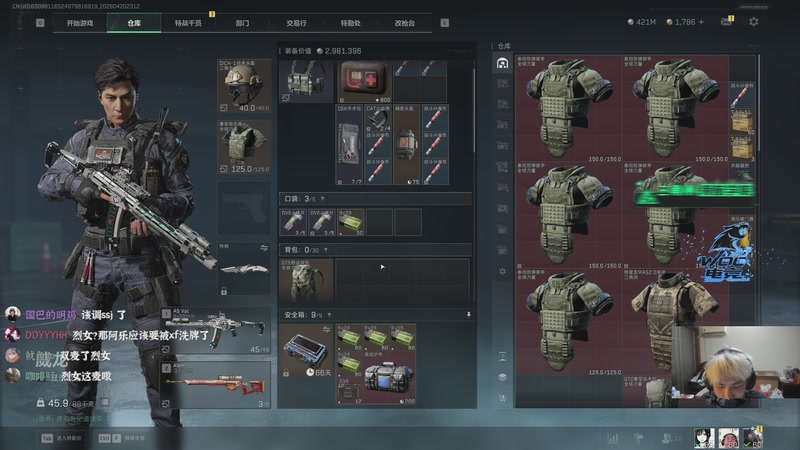800x450 pixels.
Task: Select the equipped knife slot
Action: coord(243,268)
